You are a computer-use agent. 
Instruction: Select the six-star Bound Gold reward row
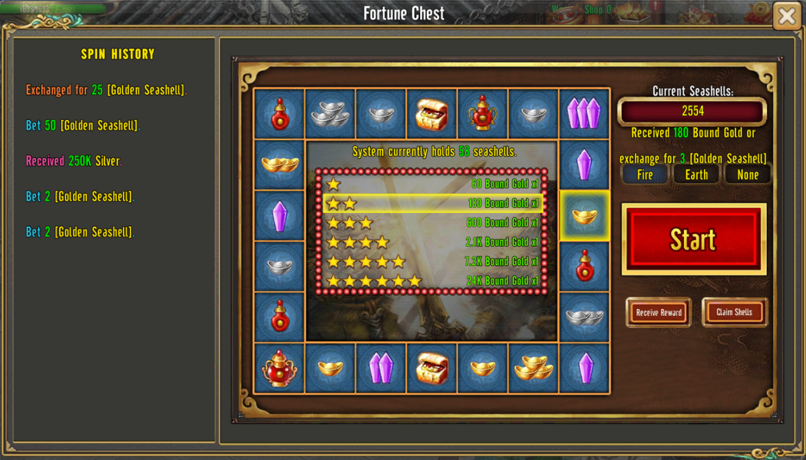432,281
